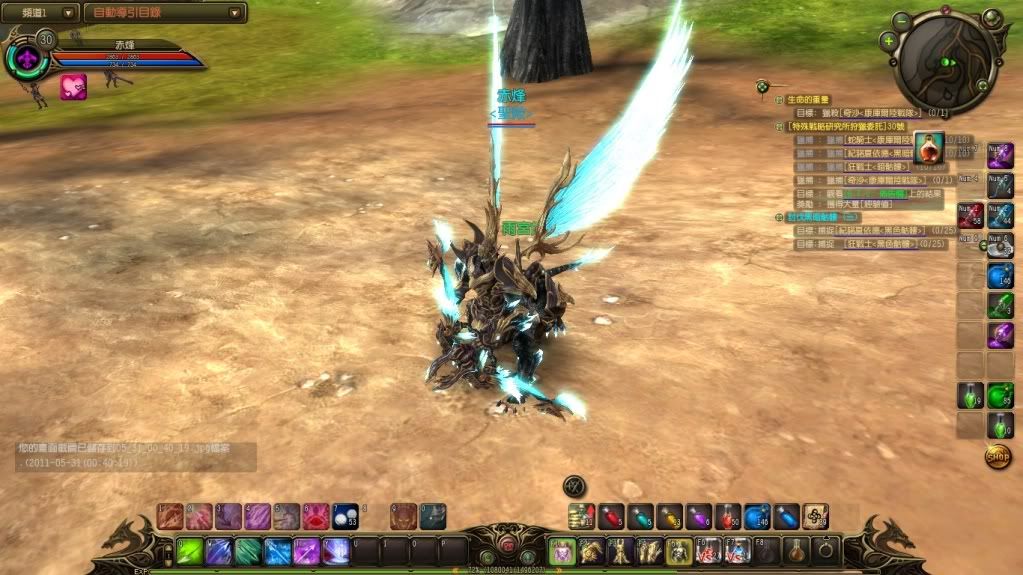
Task: Use the orange potion flask icon by quest tracker
Action: tap(928, 148)
